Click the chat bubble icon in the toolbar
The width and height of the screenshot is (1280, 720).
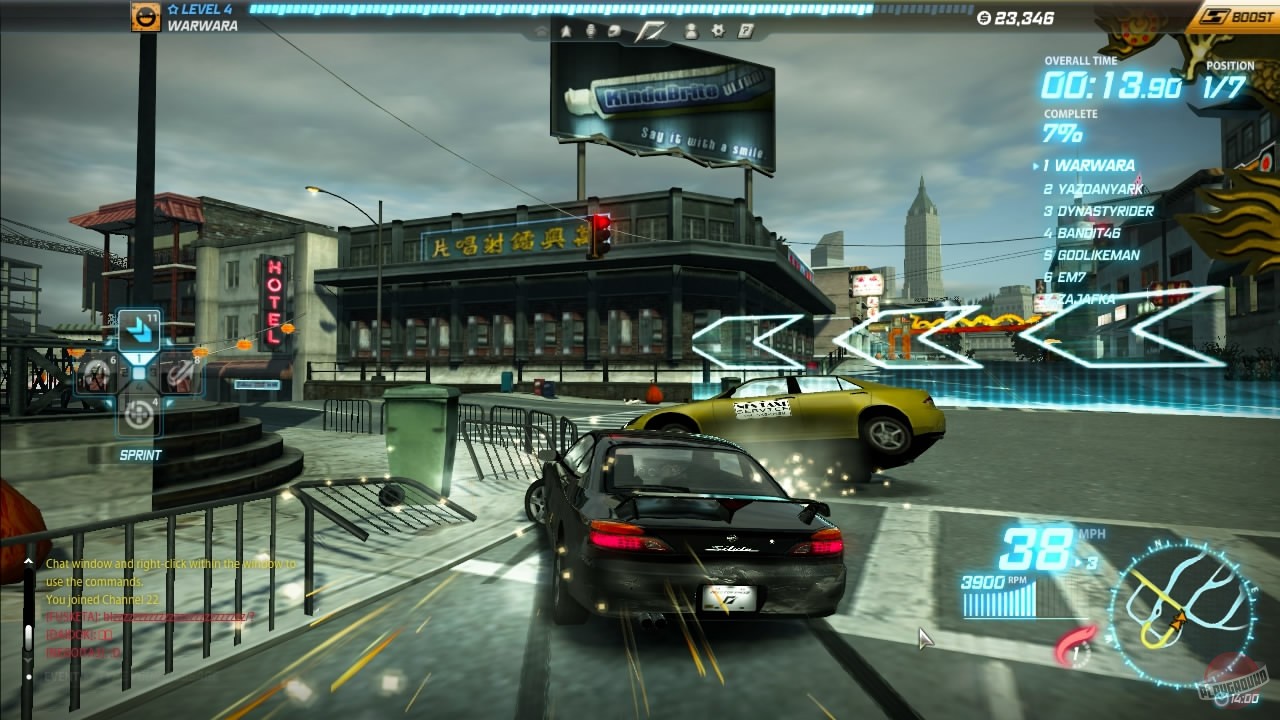613,31
